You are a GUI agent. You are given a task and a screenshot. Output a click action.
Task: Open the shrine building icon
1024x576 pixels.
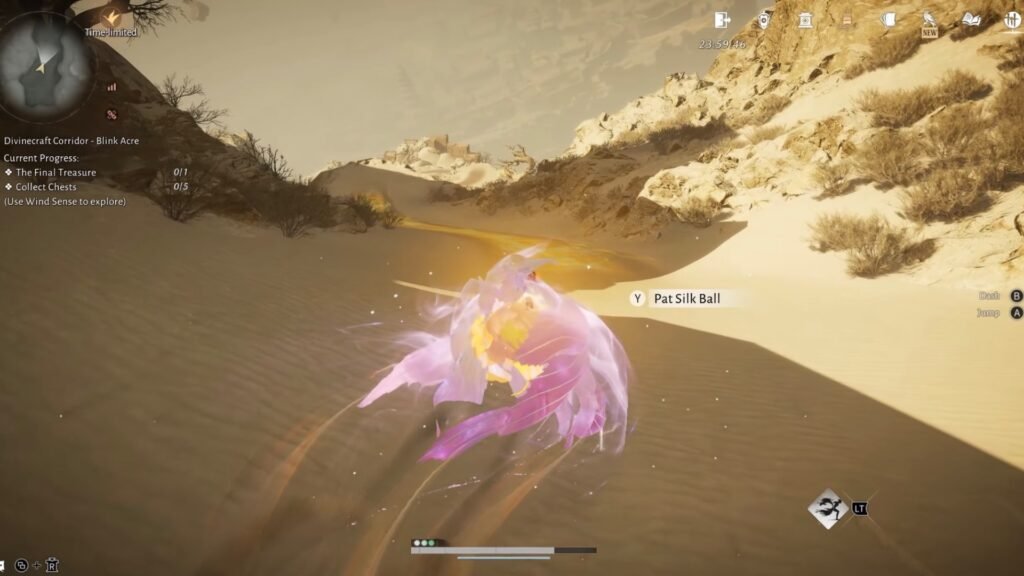tap(805, 20)
